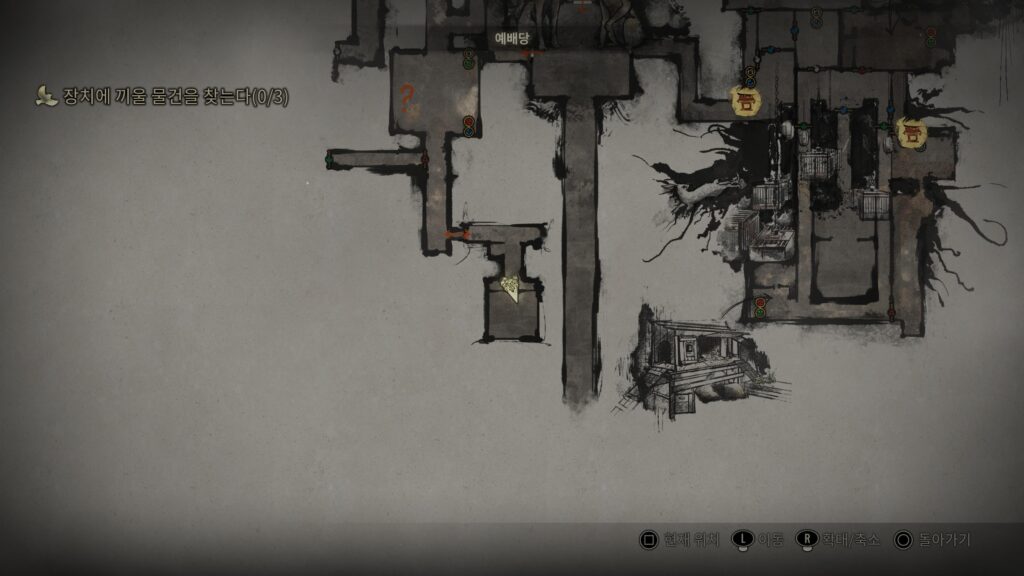The image size is (1024, 576).
Task: Click the player position arrow on the map
Action: coord(512,289)
